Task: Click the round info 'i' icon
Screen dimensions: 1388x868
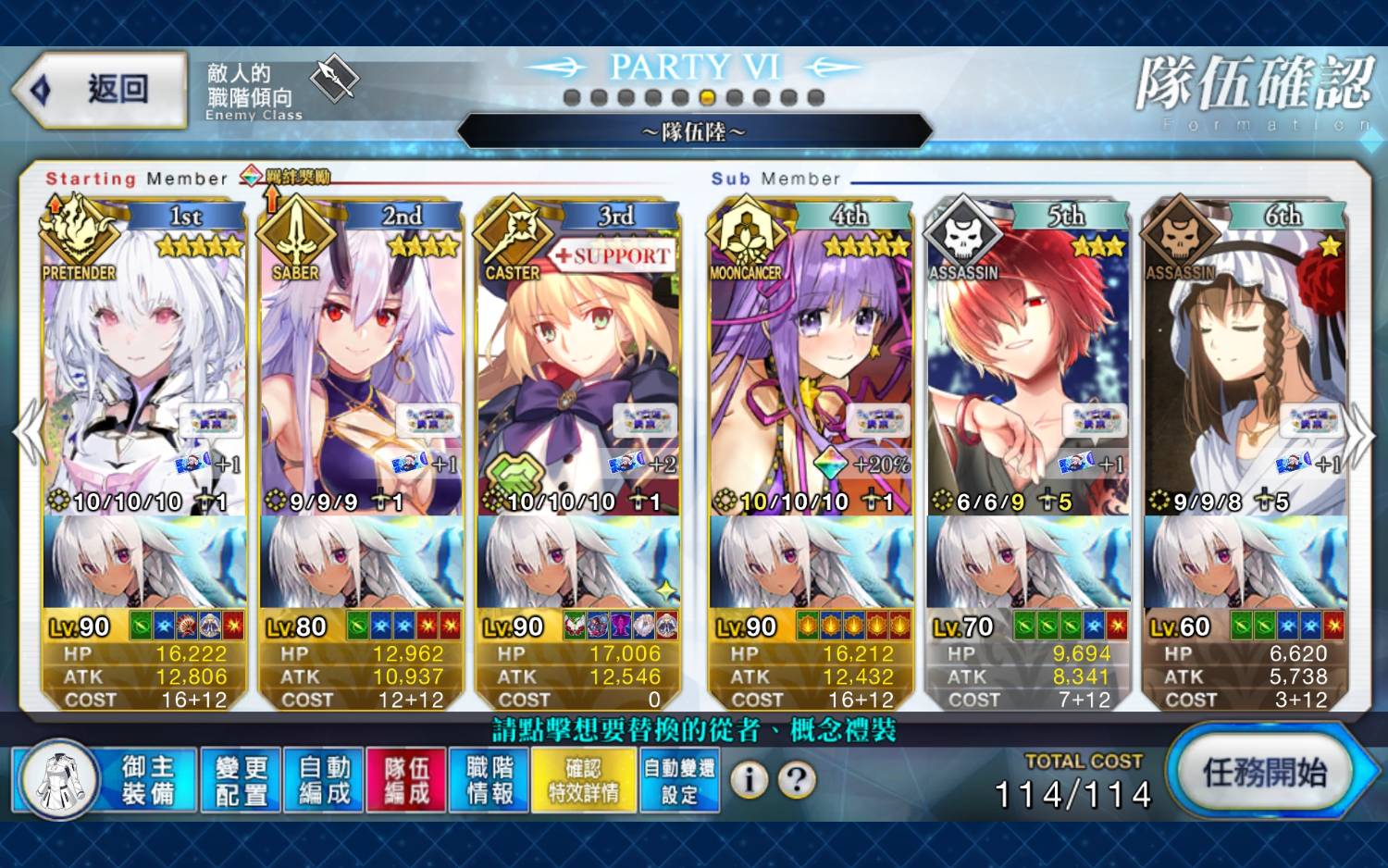Action: point(749,780)
